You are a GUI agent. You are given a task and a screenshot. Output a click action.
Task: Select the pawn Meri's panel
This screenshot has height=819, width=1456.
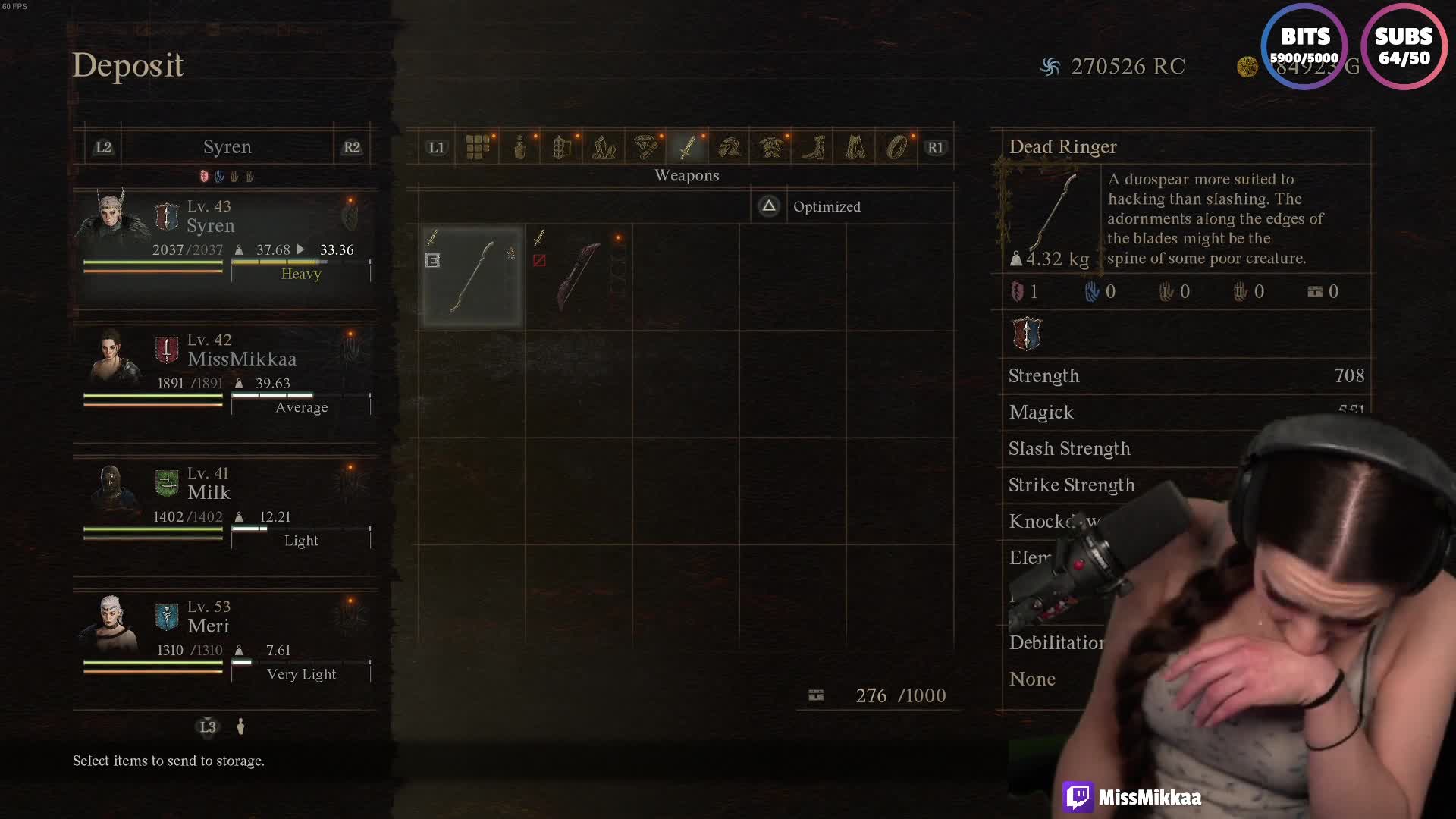coord(225,639)
